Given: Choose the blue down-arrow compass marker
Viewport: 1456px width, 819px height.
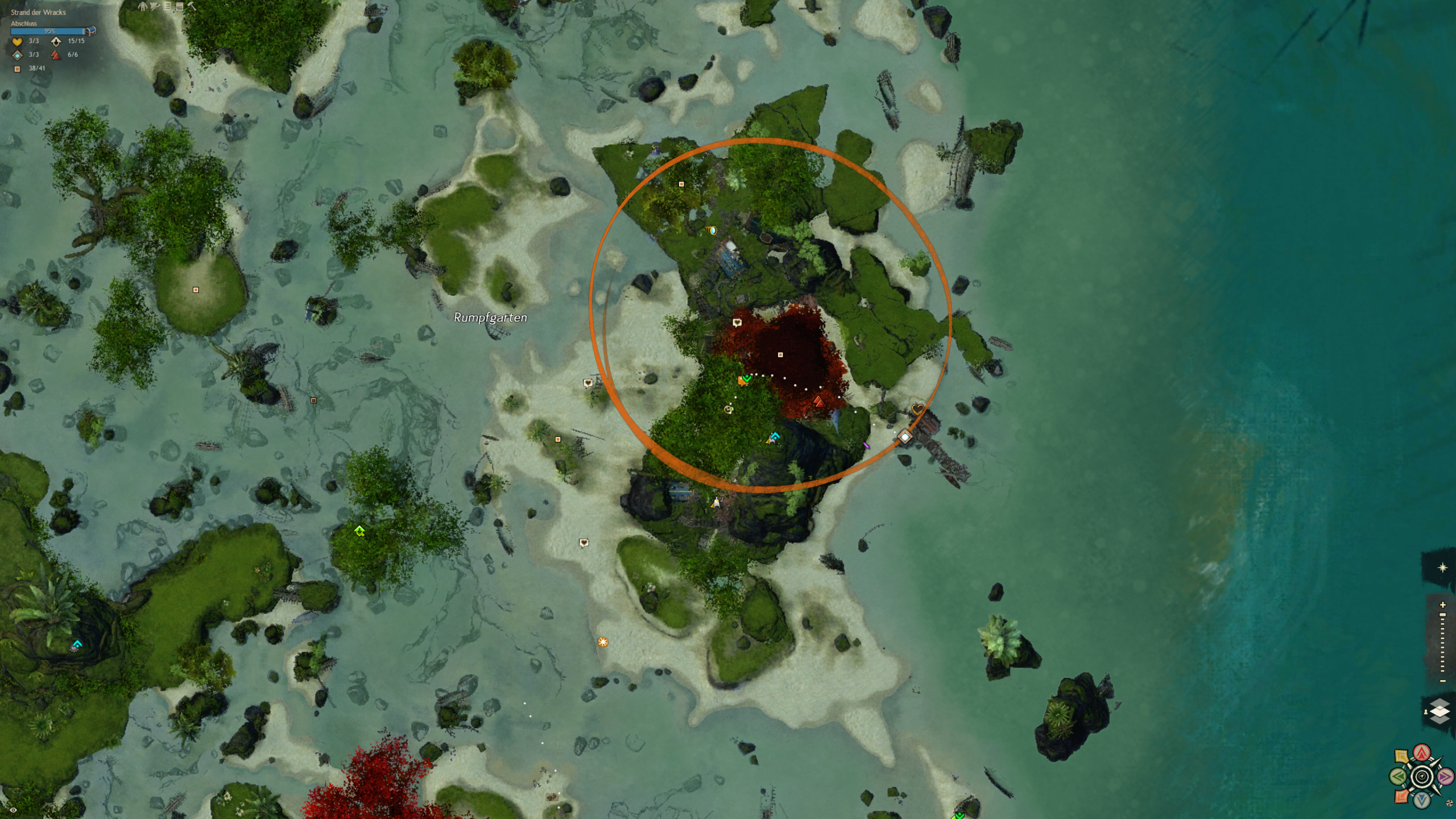Looking at the screenshot, I should tap(1422, 800).
